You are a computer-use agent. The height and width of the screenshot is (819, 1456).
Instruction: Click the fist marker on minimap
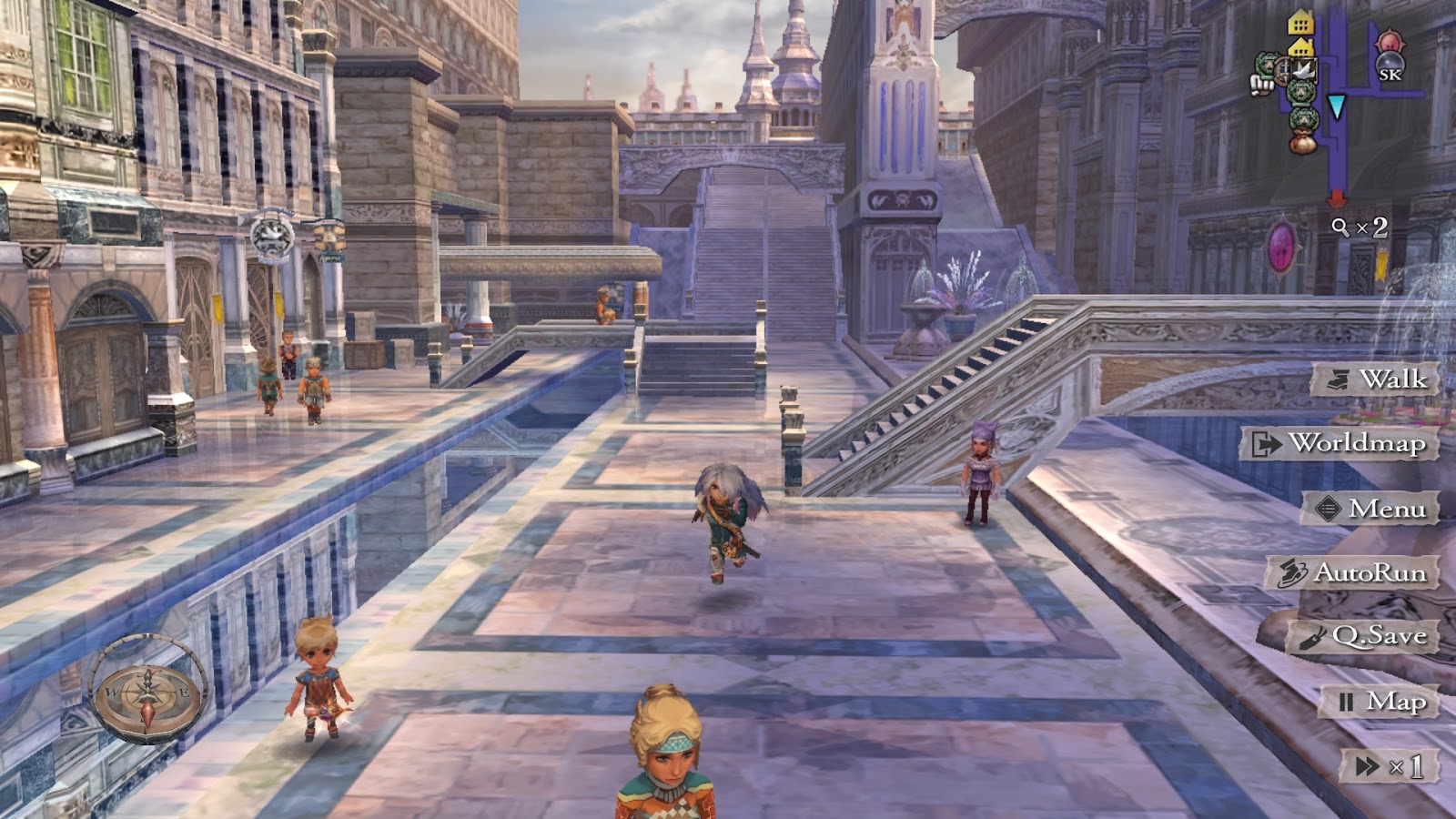(x=1261, y=86)
